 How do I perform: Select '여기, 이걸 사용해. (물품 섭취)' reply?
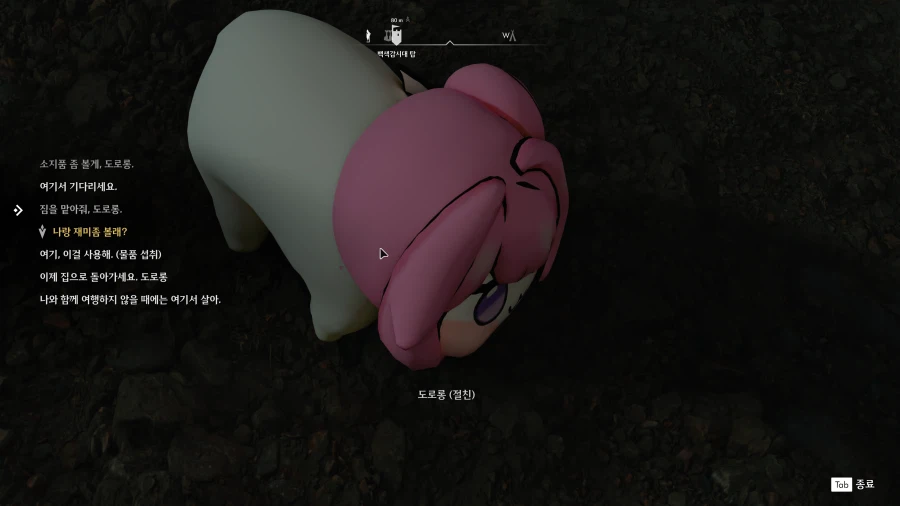point(100,254)
